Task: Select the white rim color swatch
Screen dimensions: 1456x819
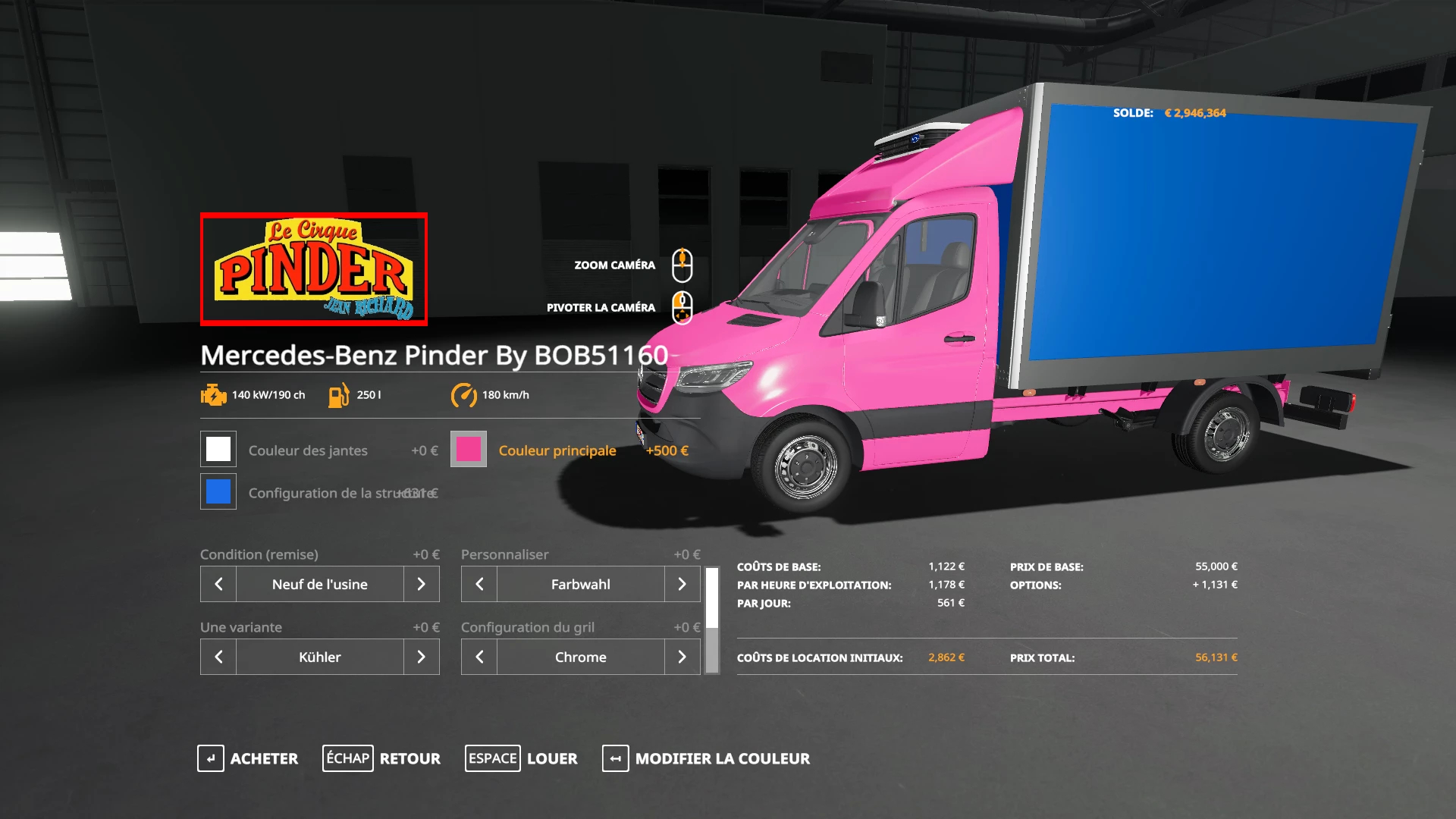Action: 218,450
